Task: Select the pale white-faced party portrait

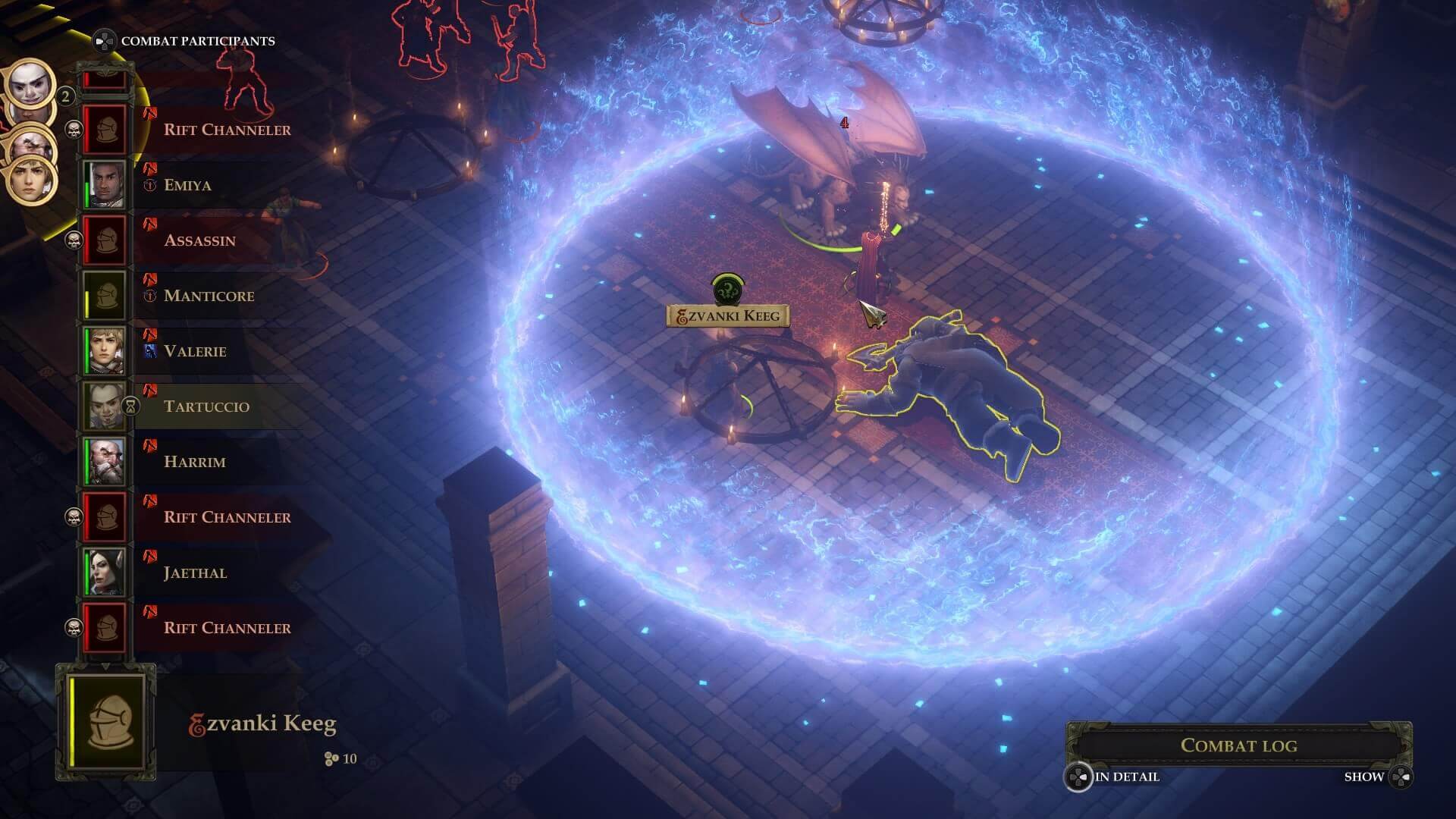Action: 30,84
